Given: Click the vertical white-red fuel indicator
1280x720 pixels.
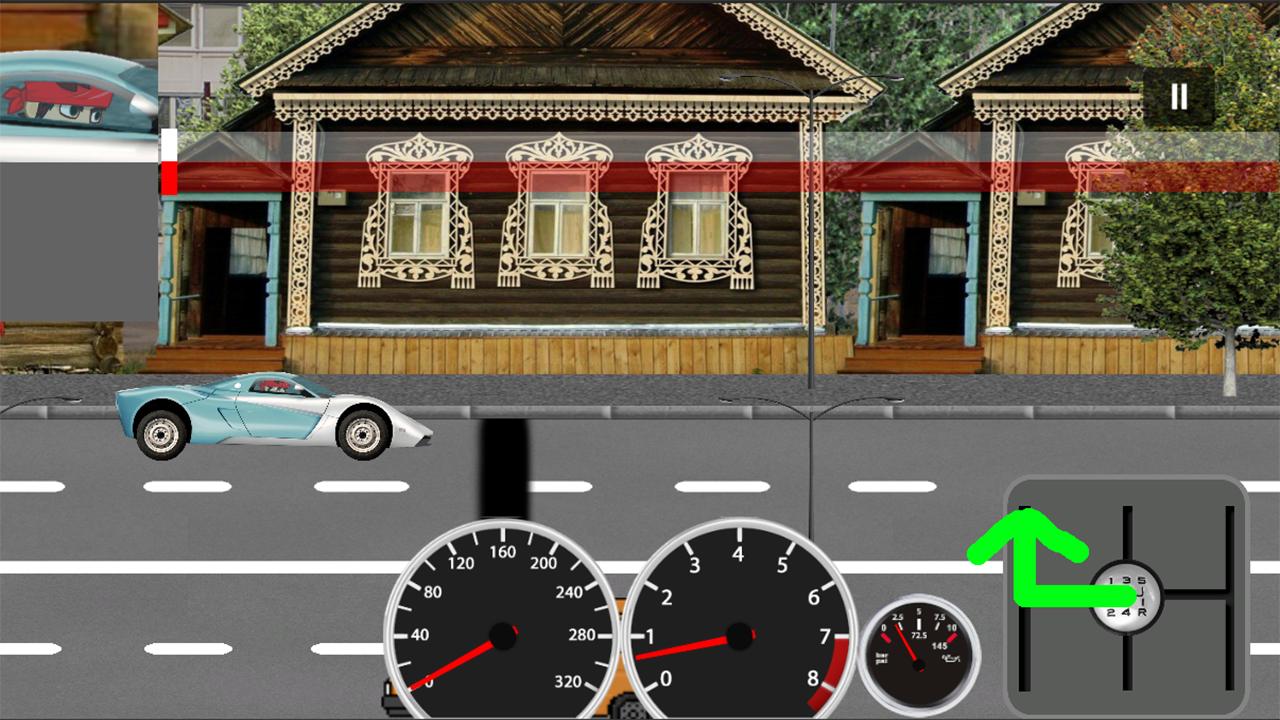Looking at the screenshot, I should point(170,160).
